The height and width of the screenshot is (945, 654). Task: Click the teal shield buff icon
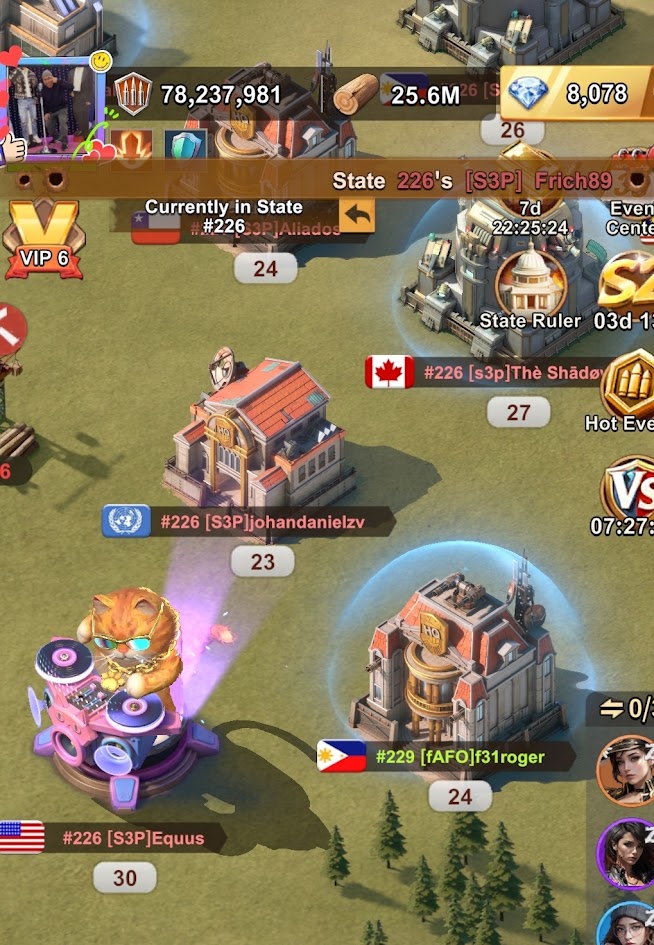183,146
